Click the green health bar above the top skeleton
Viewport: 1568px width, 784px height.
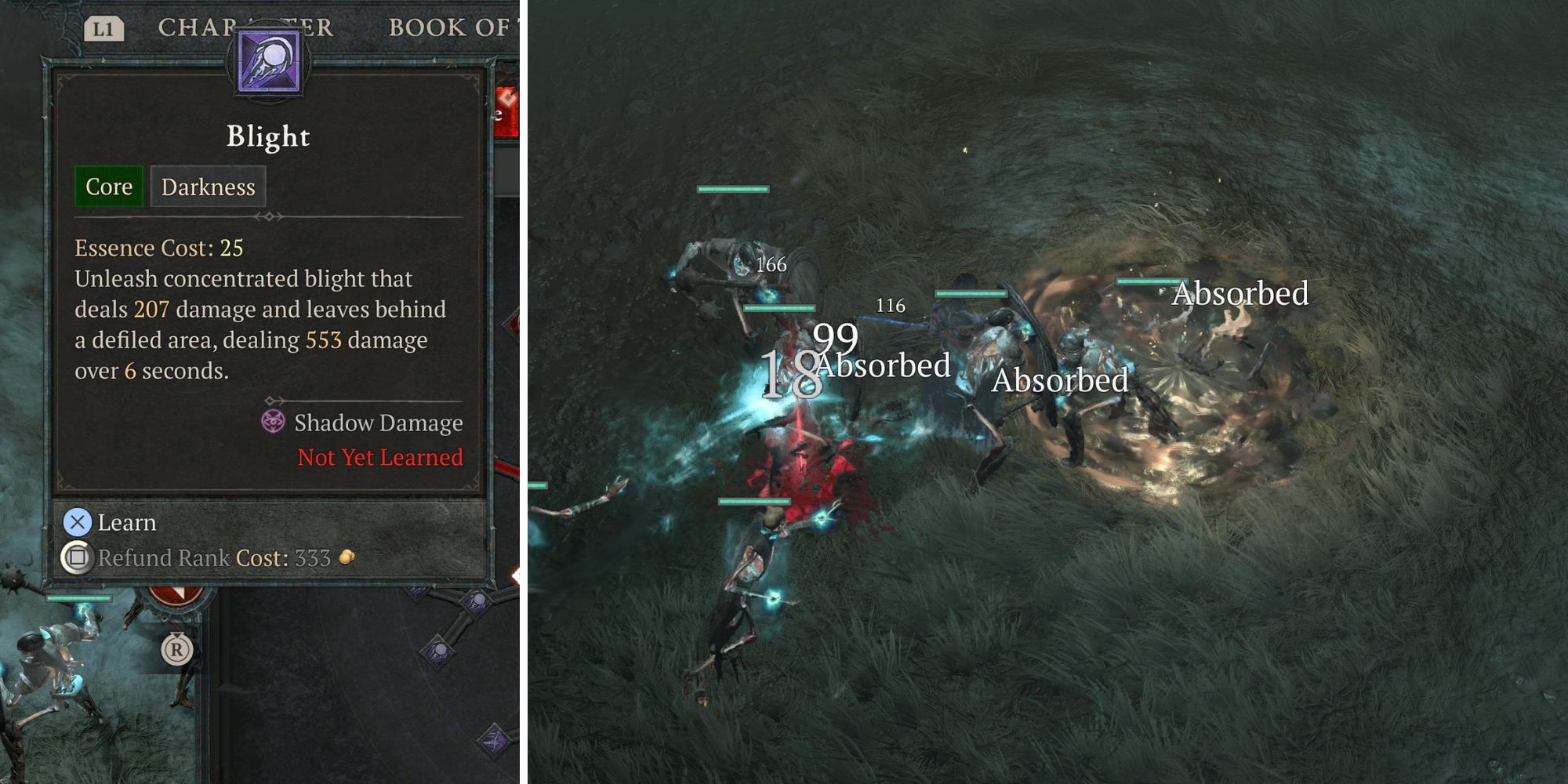pyautogui.click(x=731, y=189)
